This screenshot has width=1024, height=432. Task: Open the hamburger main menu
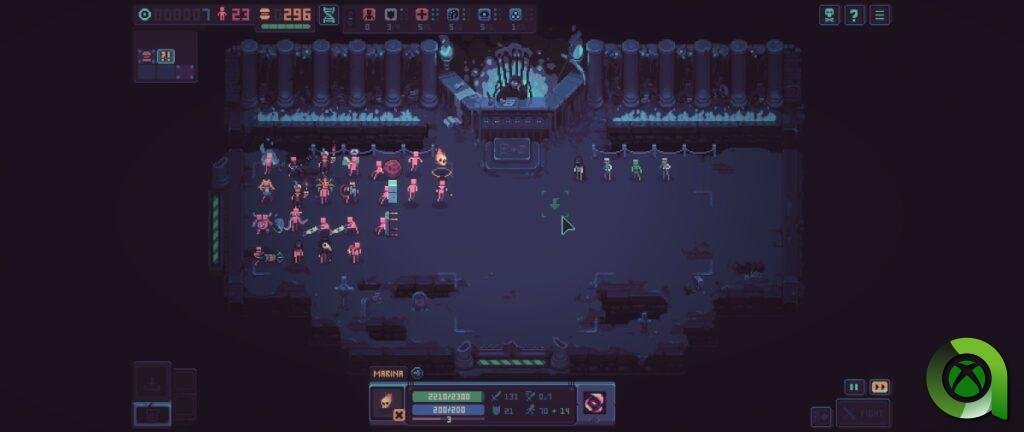click(879, 15)
